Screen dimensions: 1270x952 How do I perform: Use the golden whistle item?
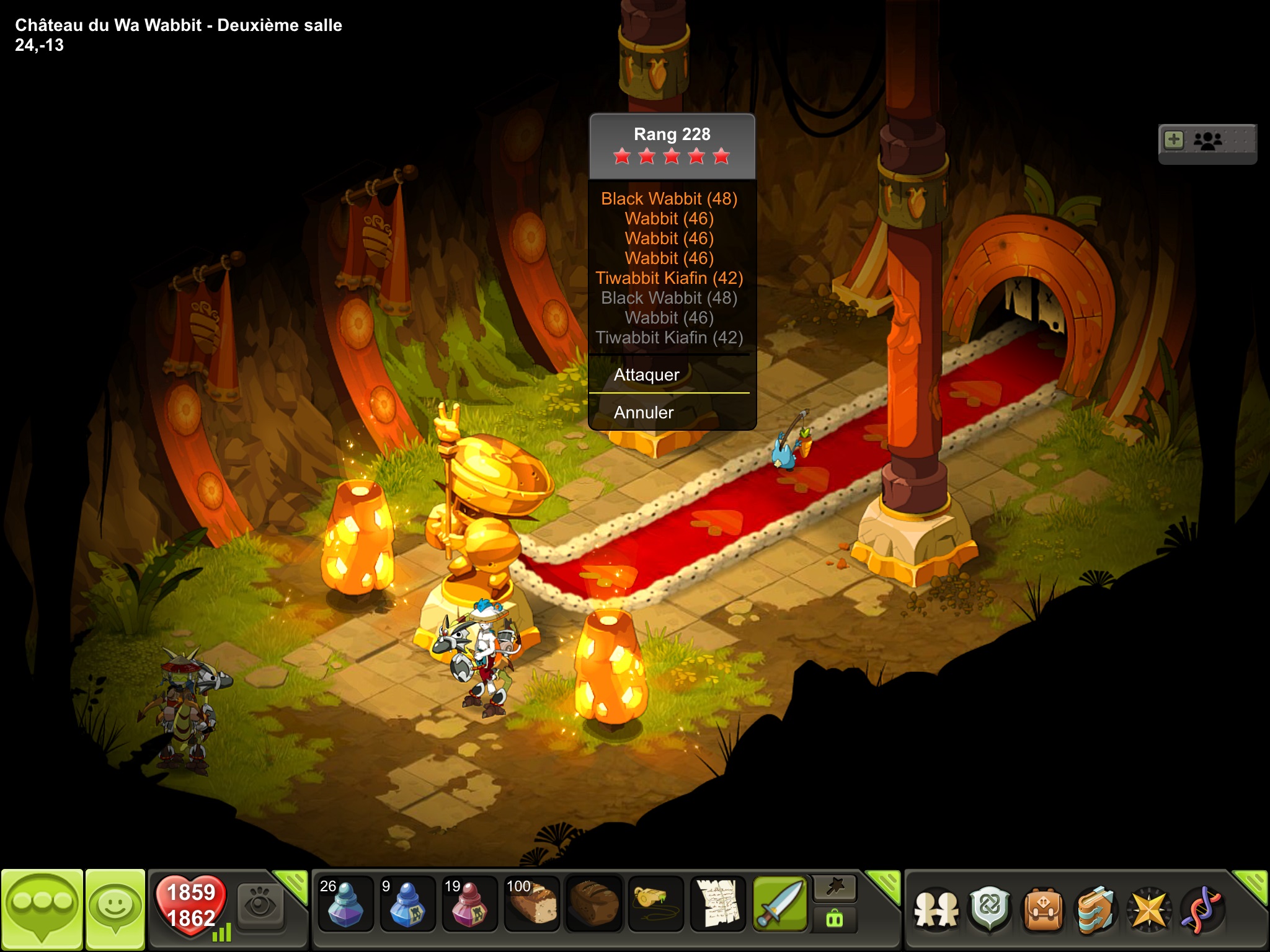[x=655, y=904]
